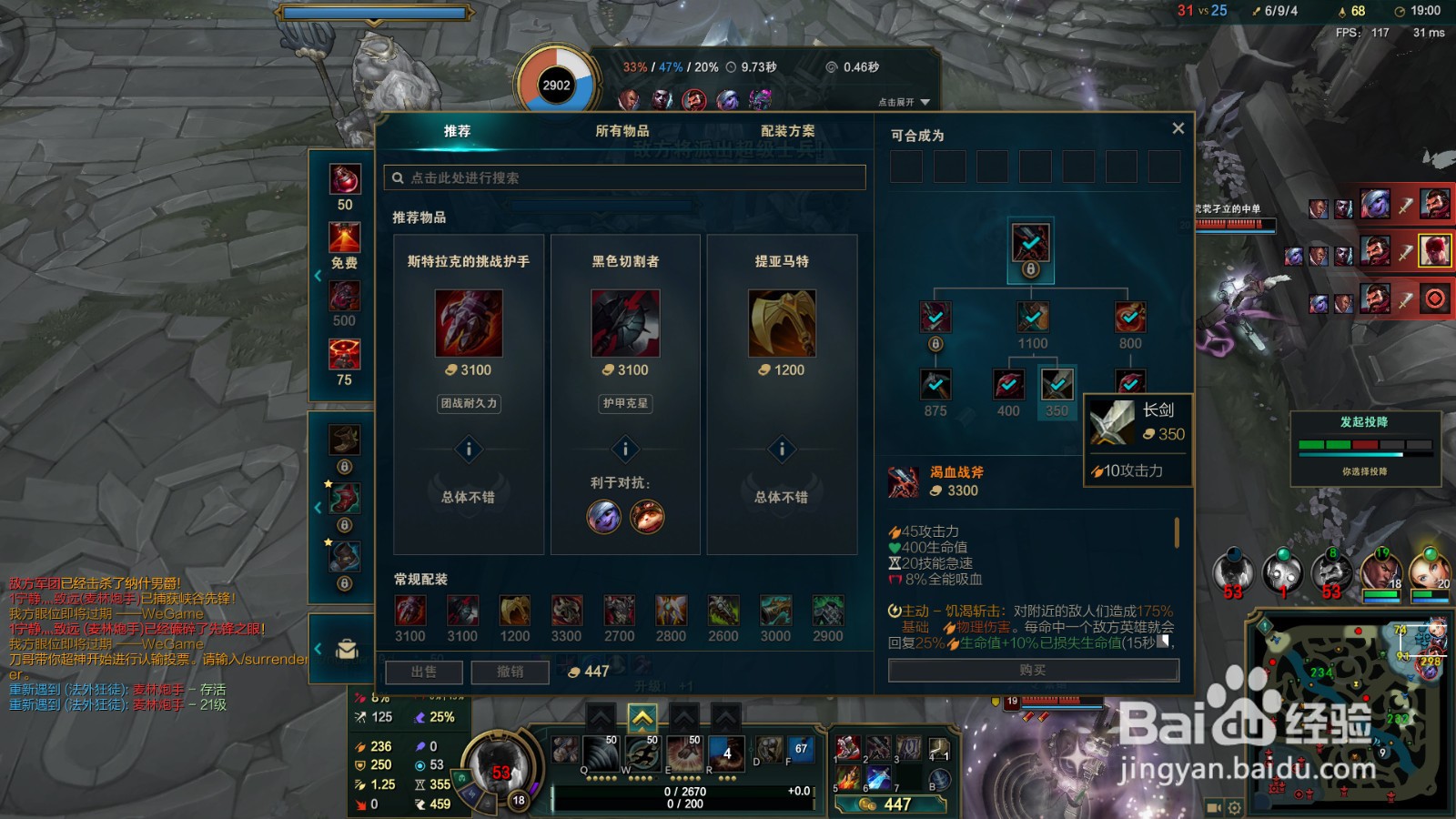Click the envelope icon on the left sidebar
The width and height of the screenshot is (1456, 819).
[344, 648]
